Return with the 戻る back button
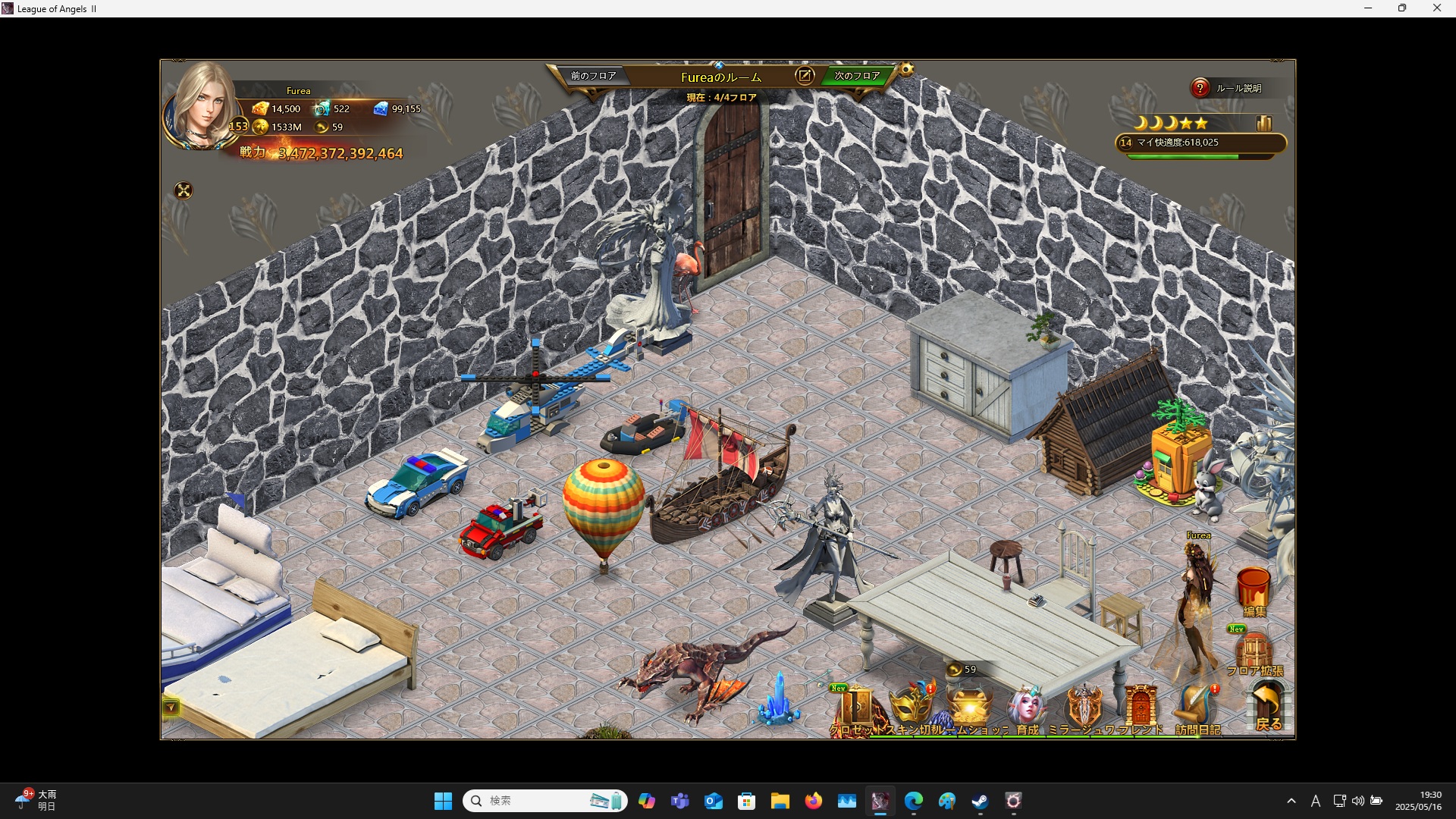Screen dimensions: 1456x819 (1268, 707)
